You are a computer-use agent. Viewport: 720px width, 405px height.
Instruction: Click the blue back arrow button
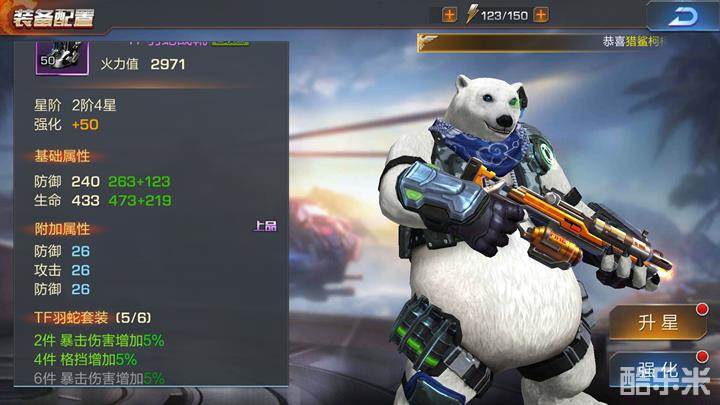(x=684, y=16)
